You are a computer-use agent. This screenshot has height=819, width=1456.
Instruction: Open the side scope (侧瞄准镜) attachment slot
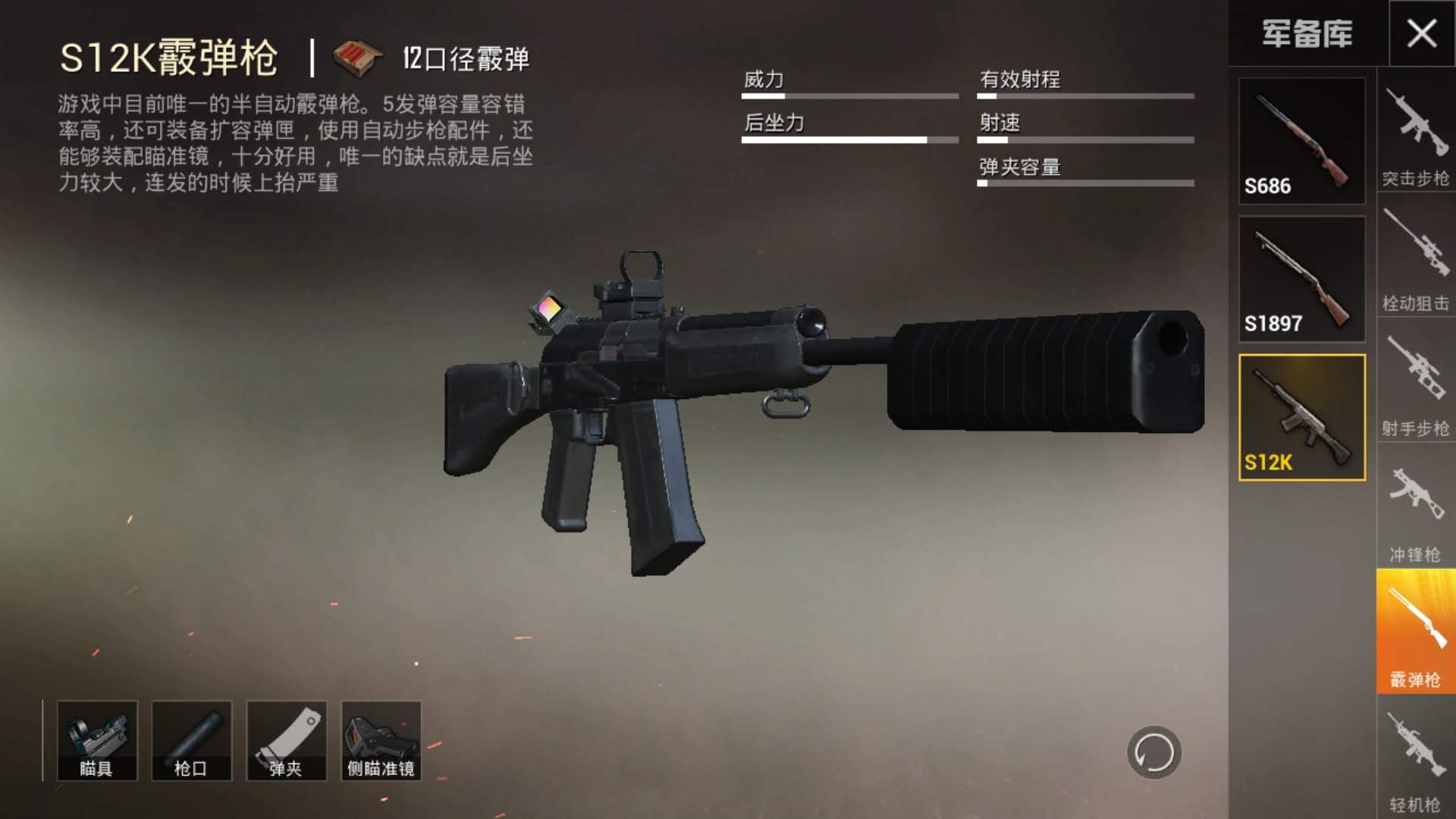381,739
